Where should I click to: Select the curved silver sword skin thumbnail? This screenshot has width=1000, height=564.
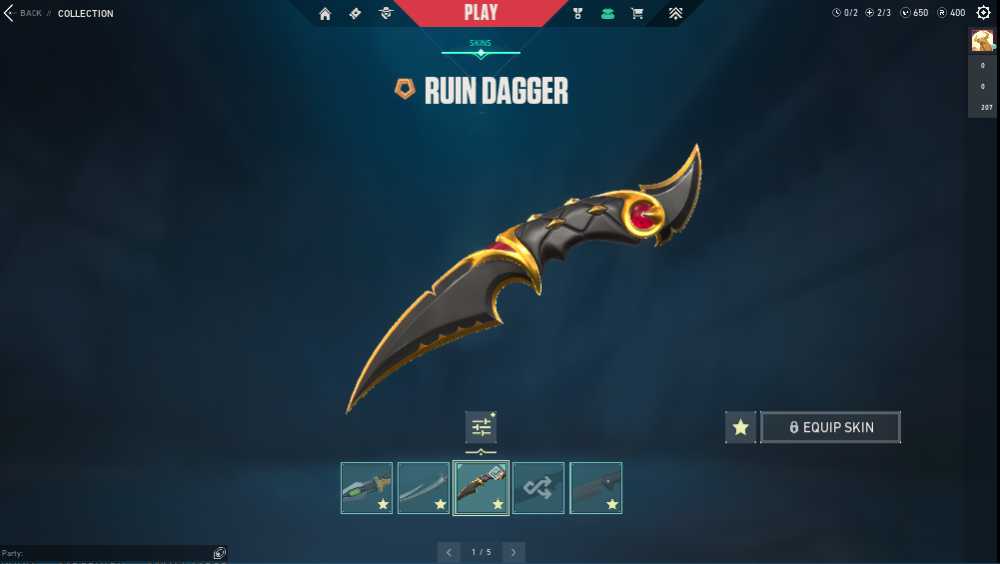pyautogui.click(x=423, y=488)
